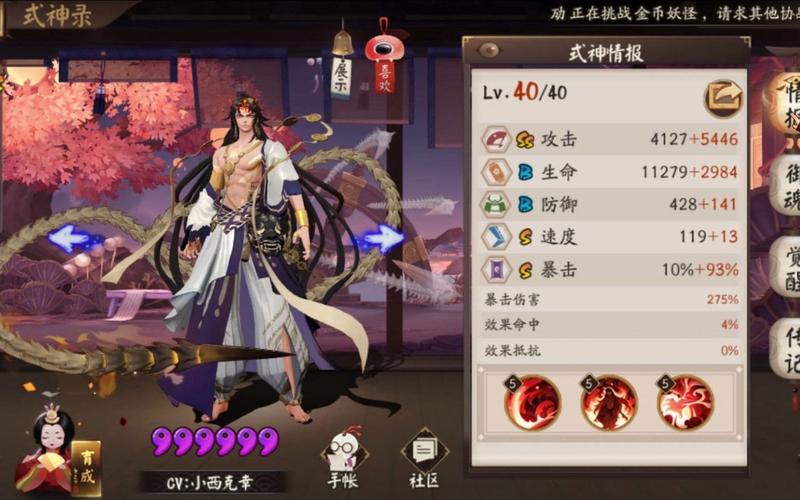The image size is (800, 500).
Task: View the middle skill with dark figure icon
Action: 608,402
